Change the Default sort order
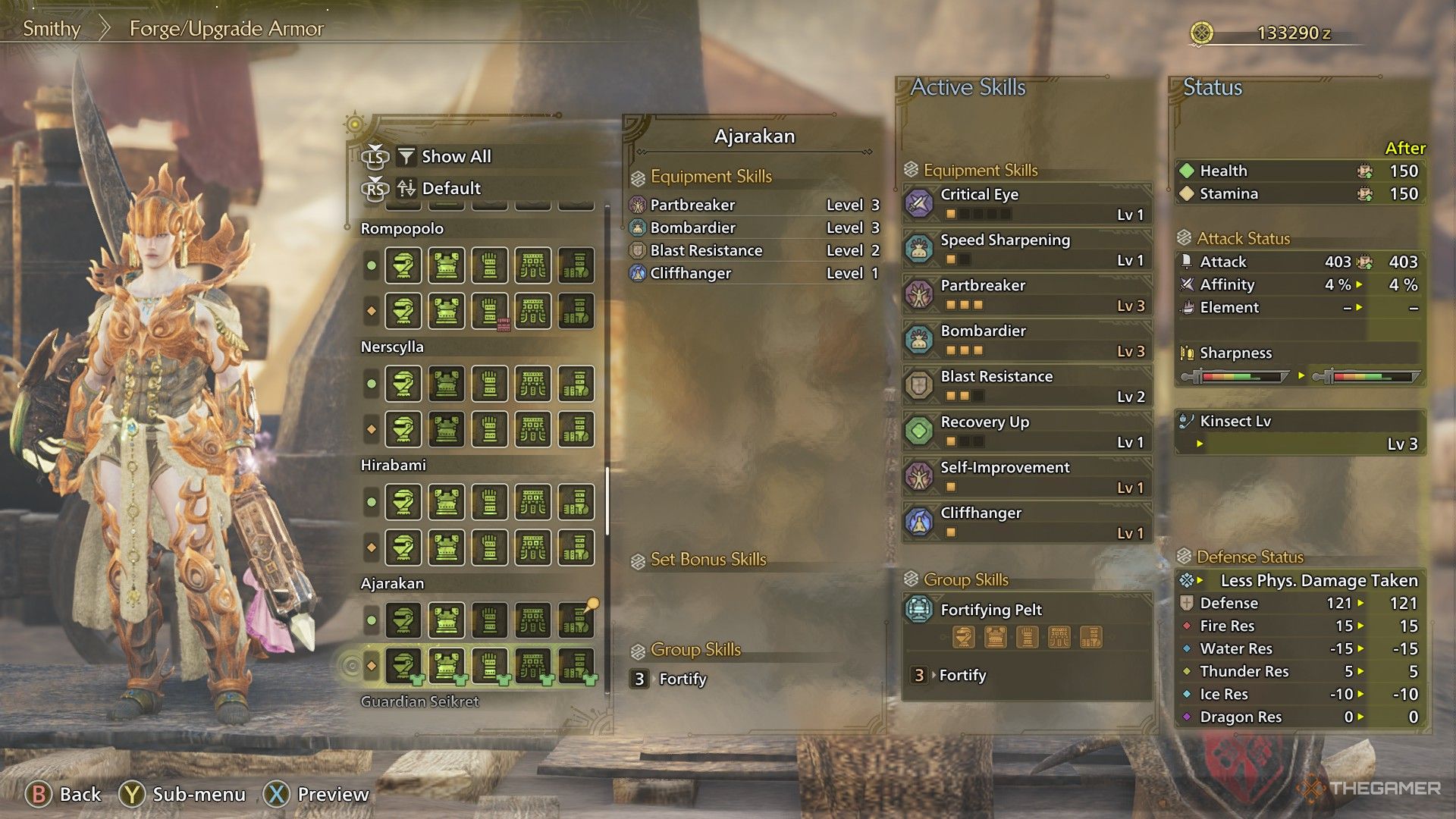 (450, 188)
